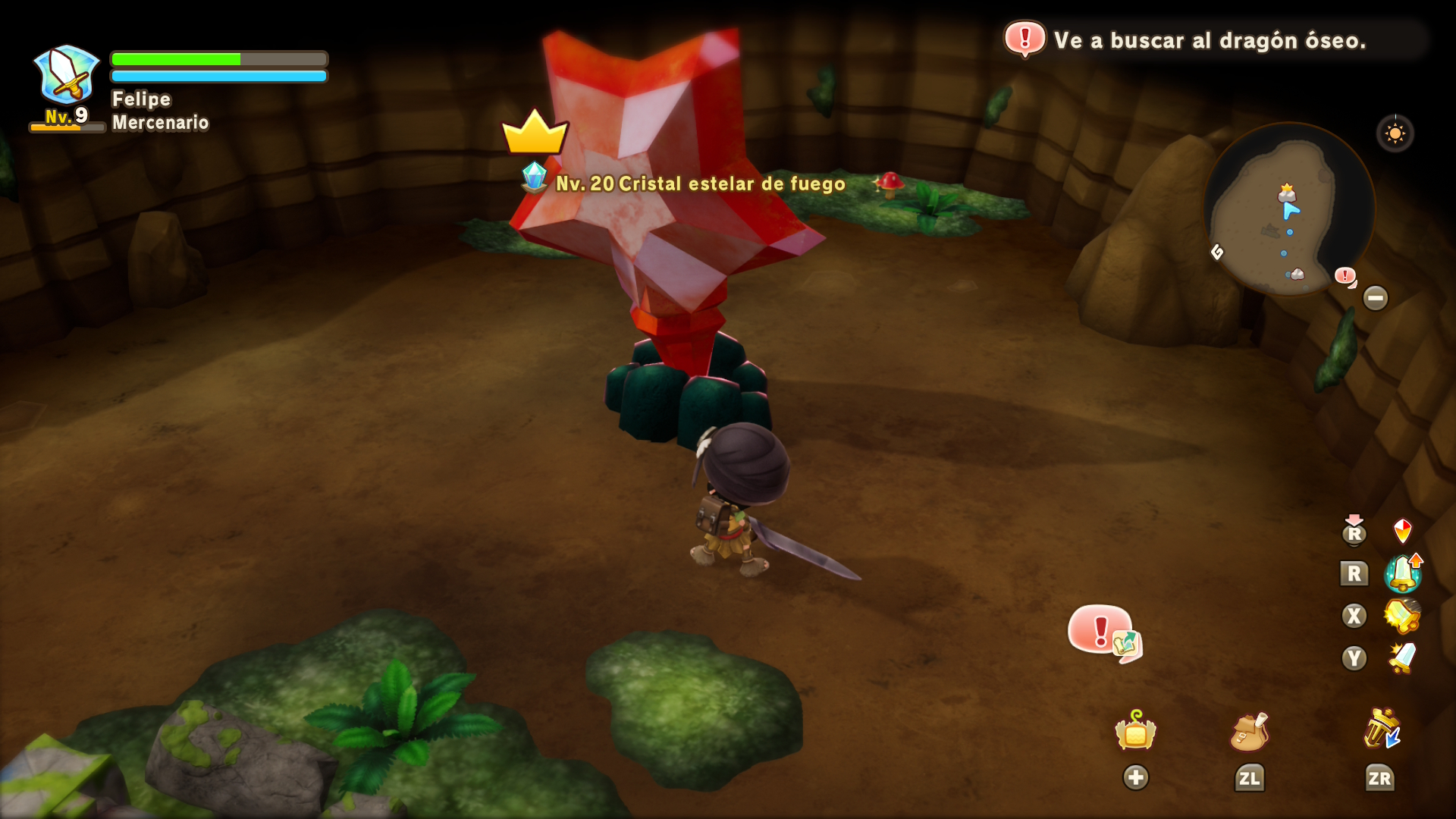Click the red exclamation quest marker by minimap
The width and height of the screenshot is (1456, 819).
(1345, 275)
